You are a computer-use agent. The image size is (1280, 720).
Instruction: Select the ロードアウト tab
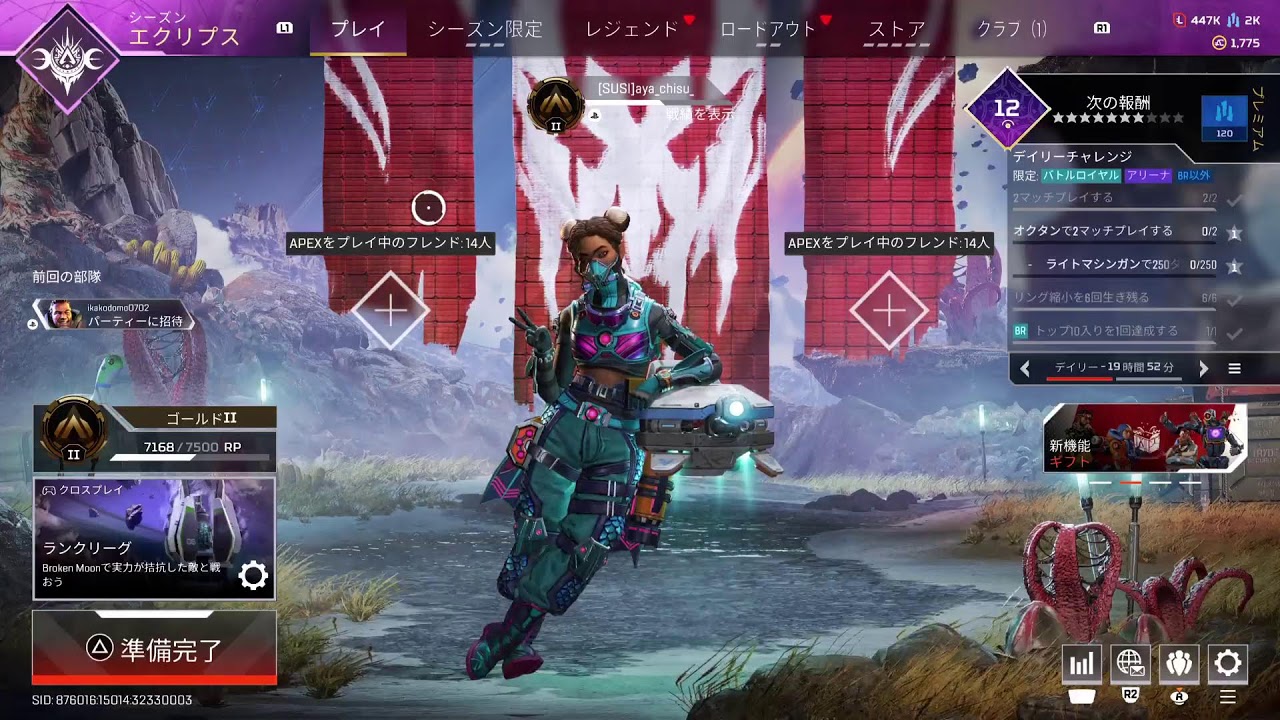(768, 29)
